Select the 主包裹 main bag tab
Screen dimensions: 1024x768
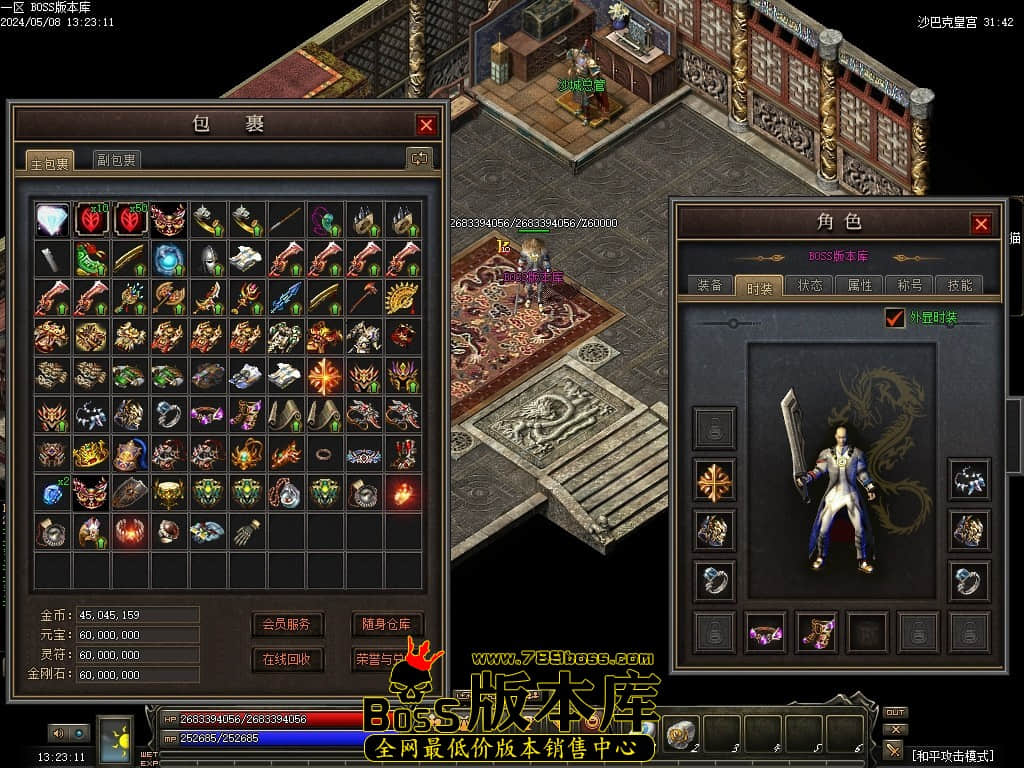(x=49, y=162)
